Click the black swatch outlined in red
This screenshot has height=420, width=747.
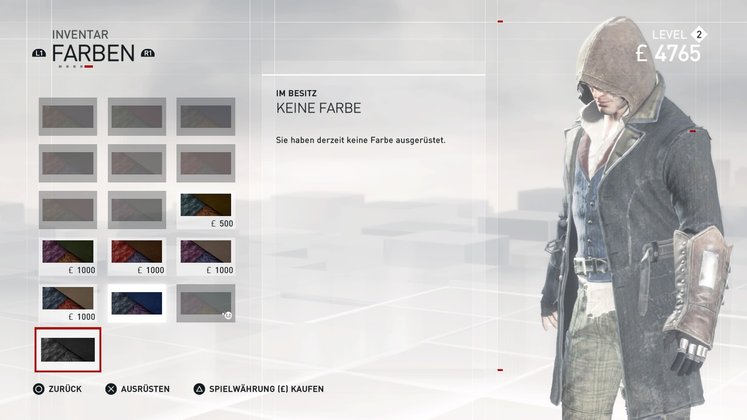[67, 349]
